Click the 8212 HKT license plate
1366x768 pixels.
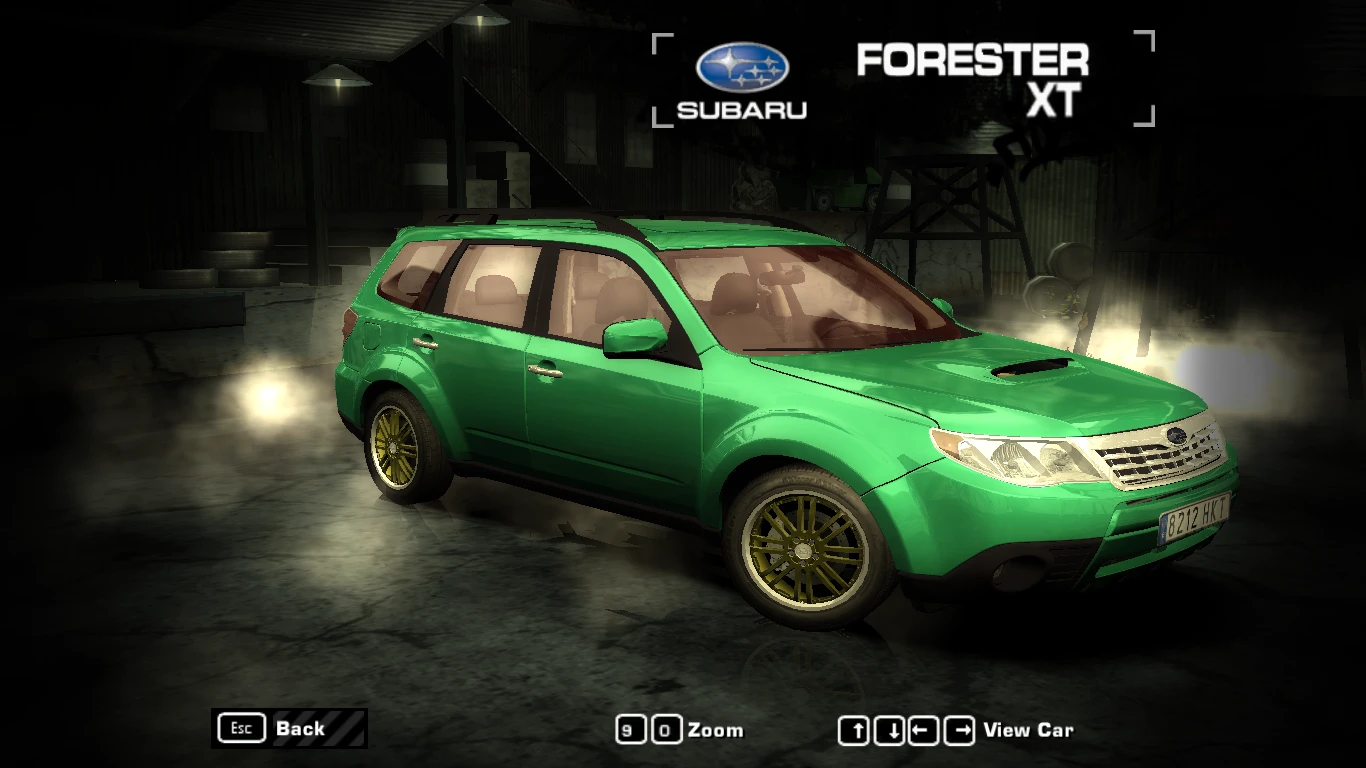point(1195,517)
